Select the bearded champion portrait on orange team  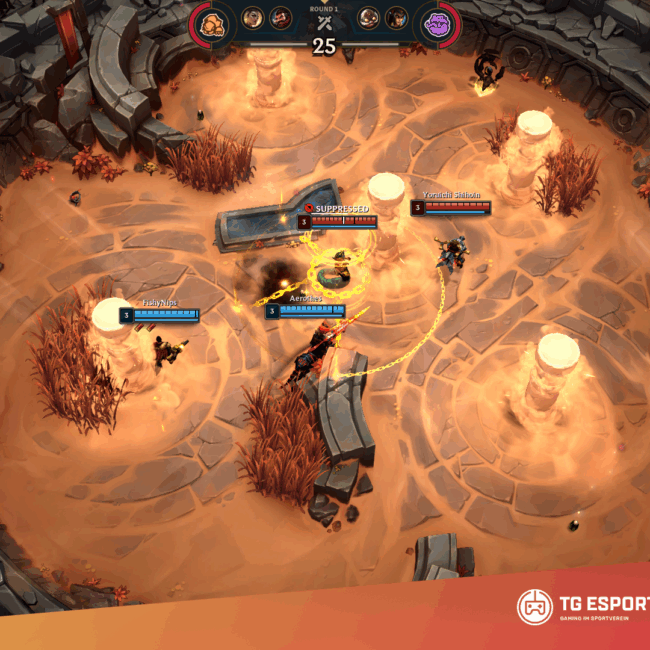(281, 17)
